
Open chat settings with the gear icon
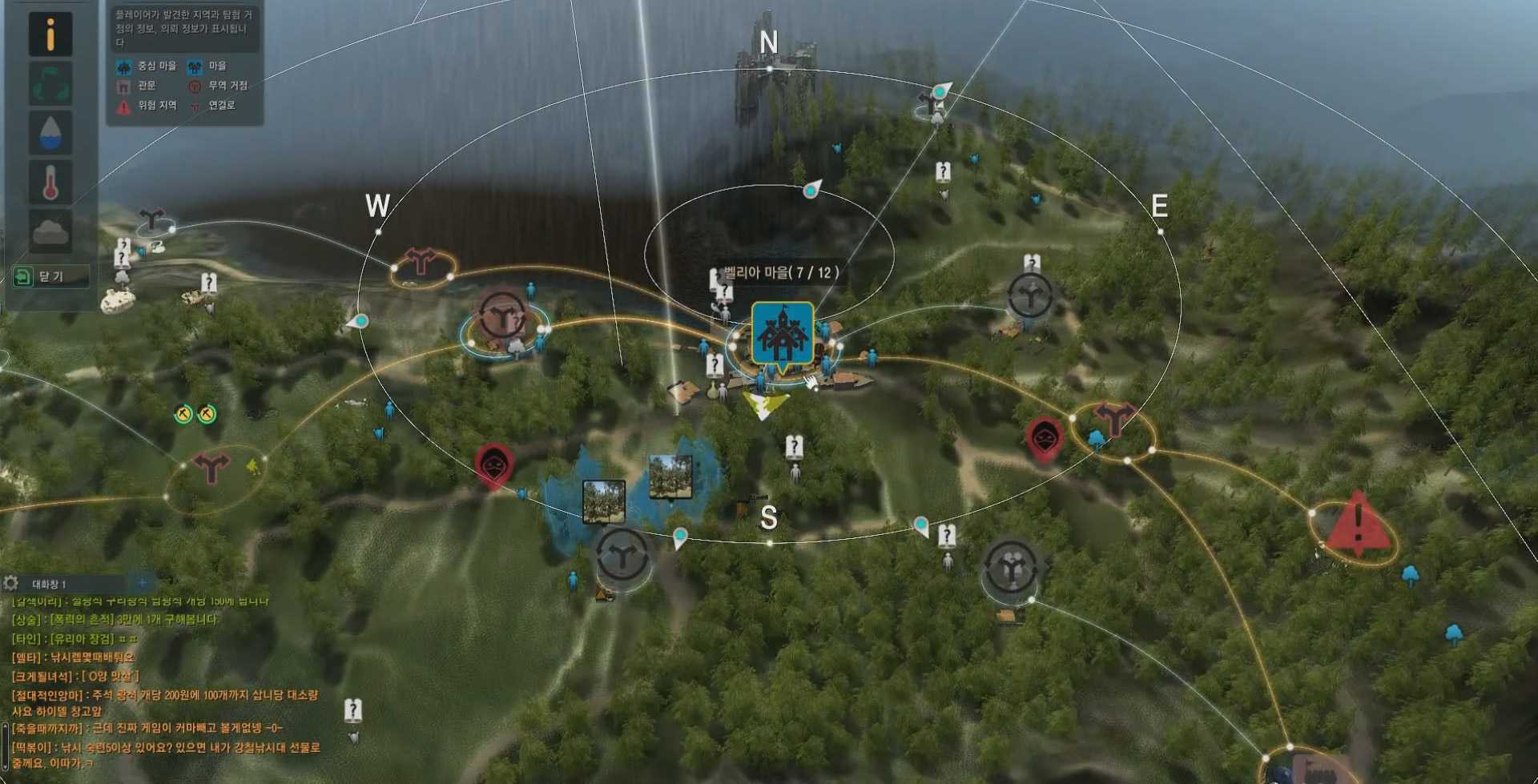coord(10,583)
